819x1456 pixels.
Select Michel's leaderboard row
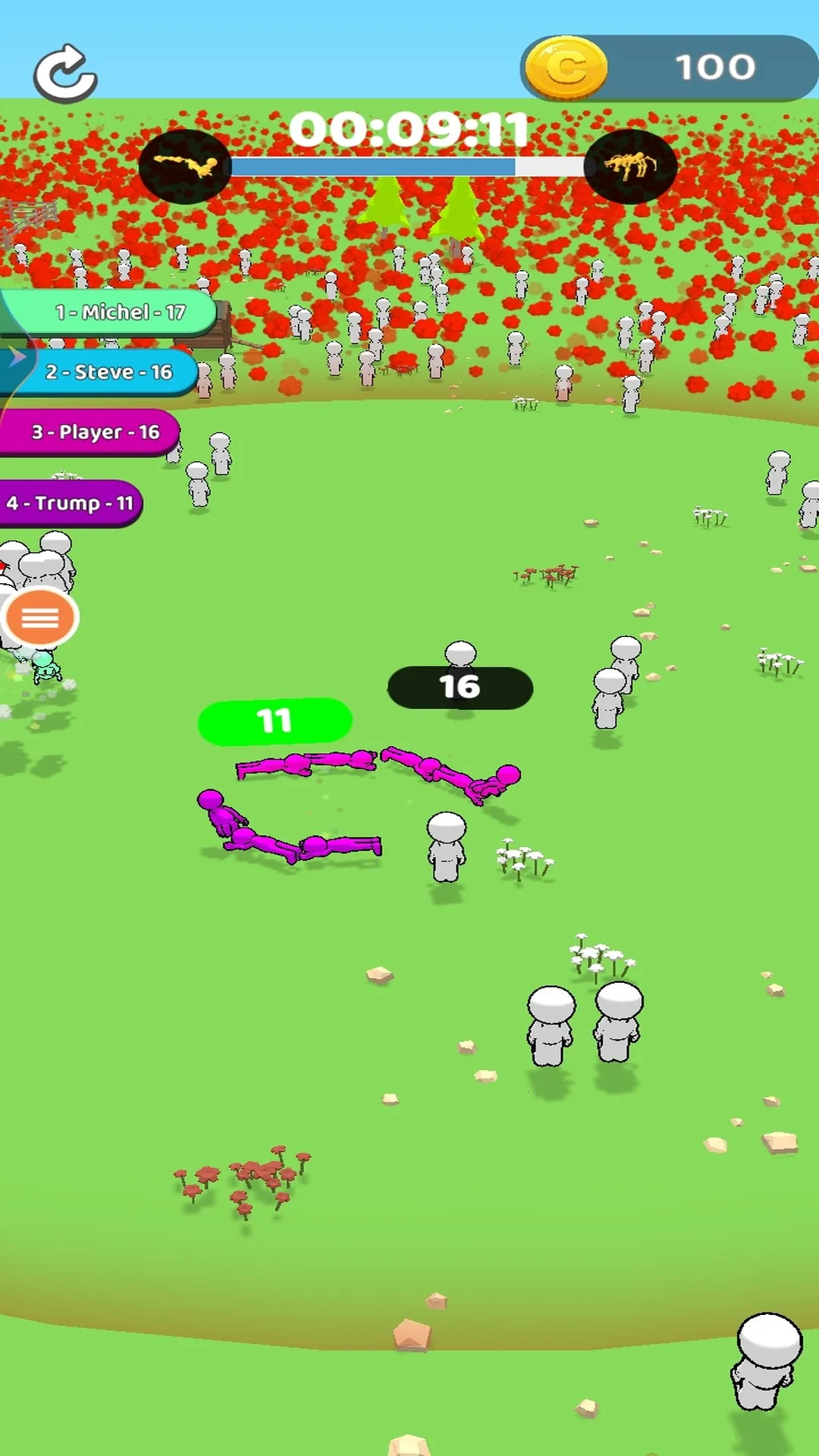tap(114, 312)
